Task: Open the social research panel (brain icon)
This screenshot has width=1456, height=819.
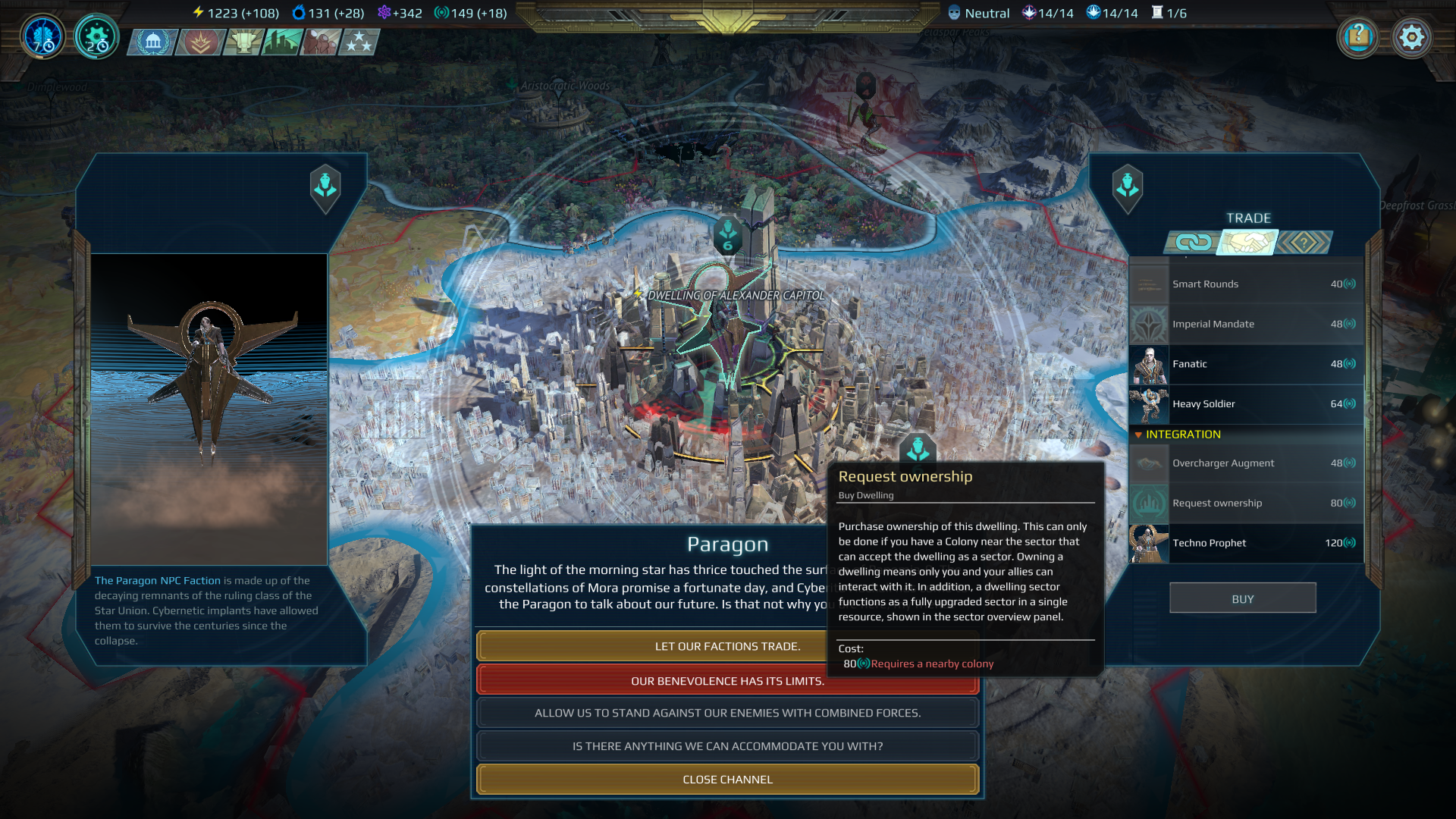Action: [42, 36]
